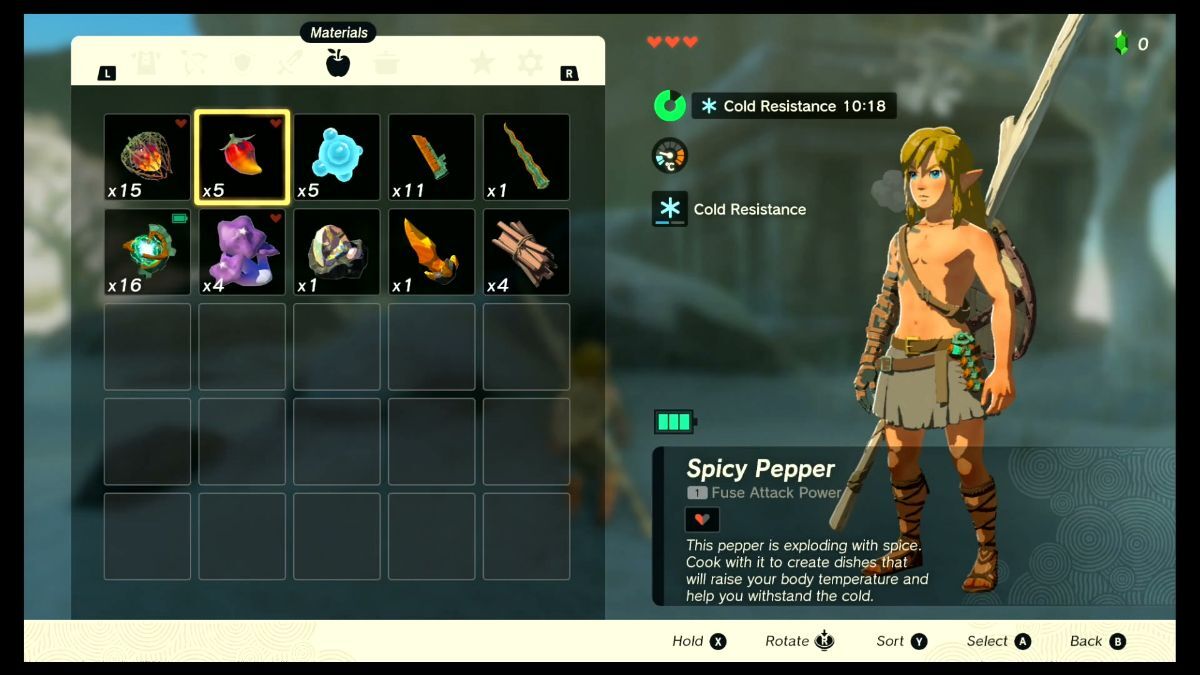The width and height of the screenshot is (1200, 675).
Task: Click the Back option in the bottom bar
Action: click(x=1097, y=642)
